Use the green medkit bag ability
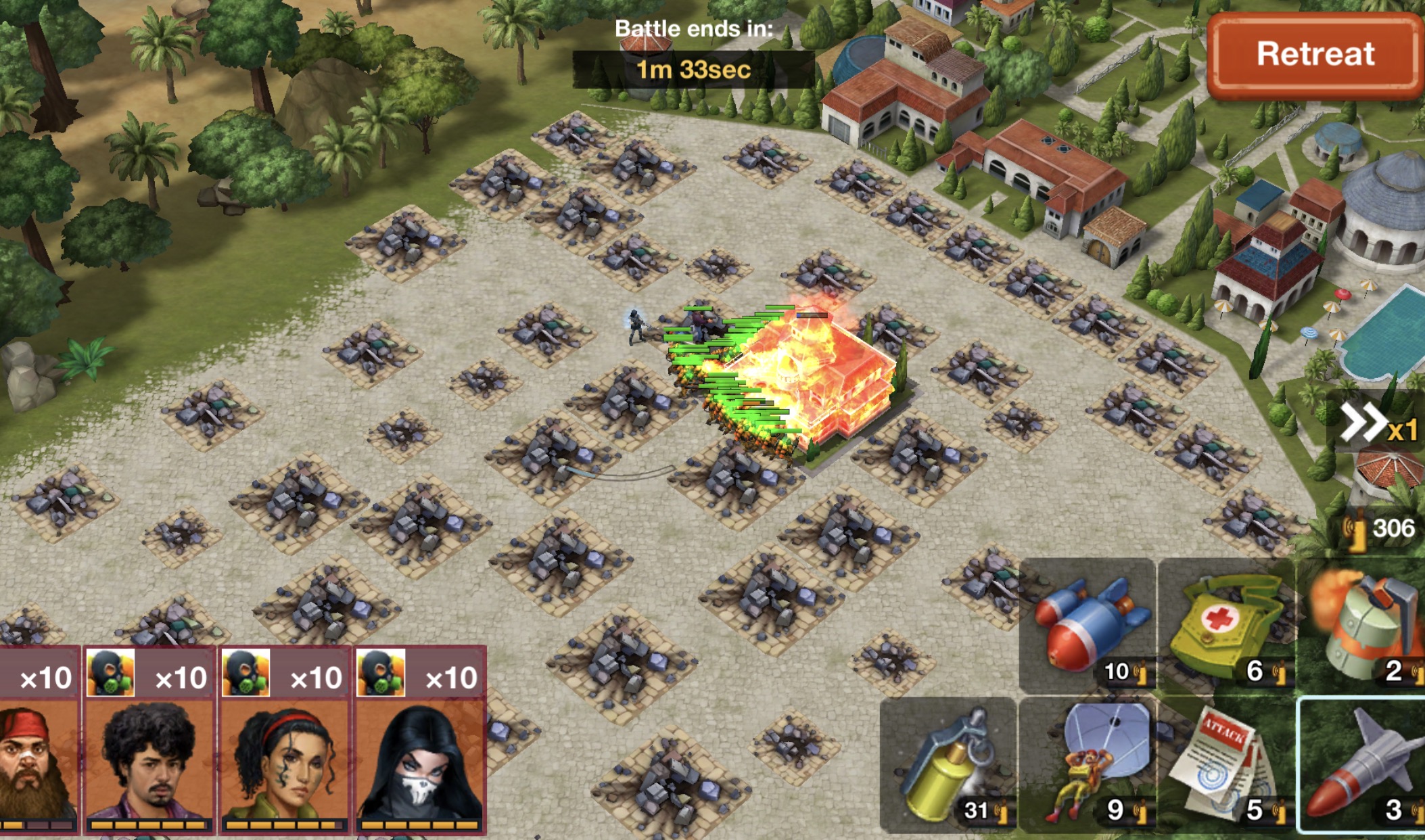1425x840 pixels. tap(1225, 626)
